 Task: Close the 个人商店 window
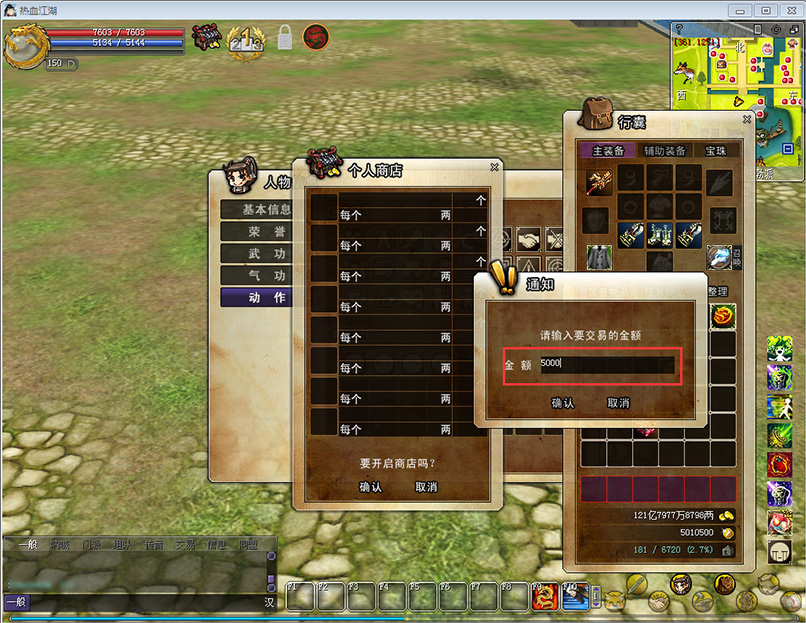[x=494, y=168]
